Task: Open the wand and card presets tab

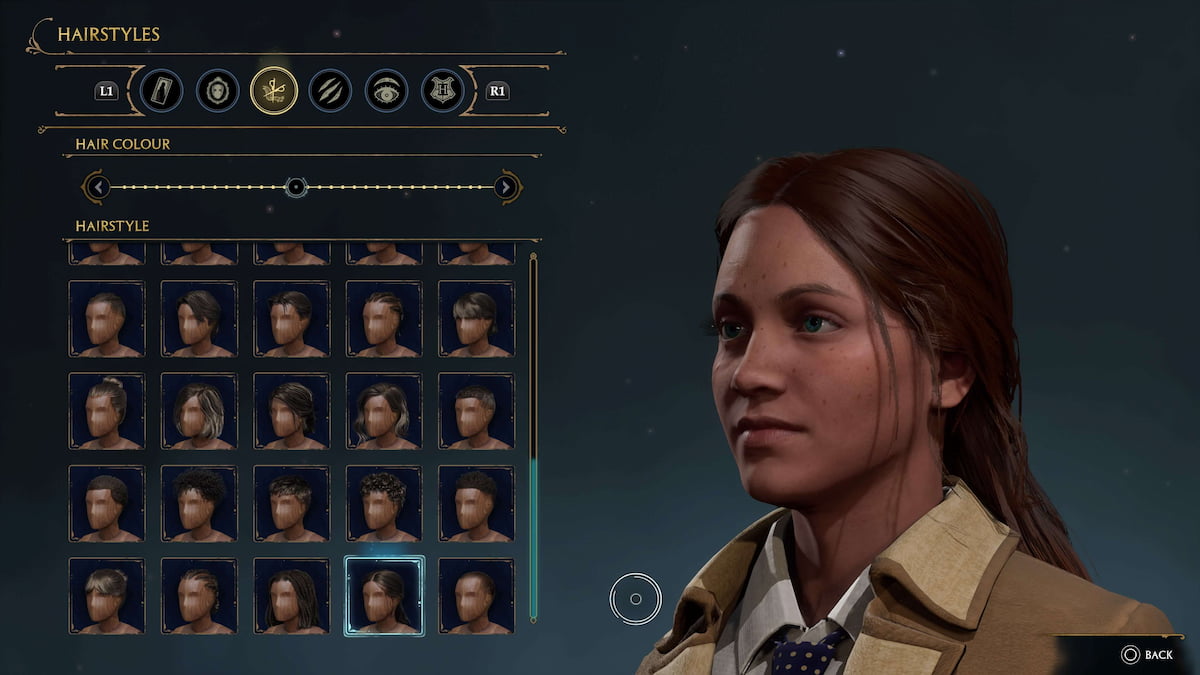Action: point(161,91)
